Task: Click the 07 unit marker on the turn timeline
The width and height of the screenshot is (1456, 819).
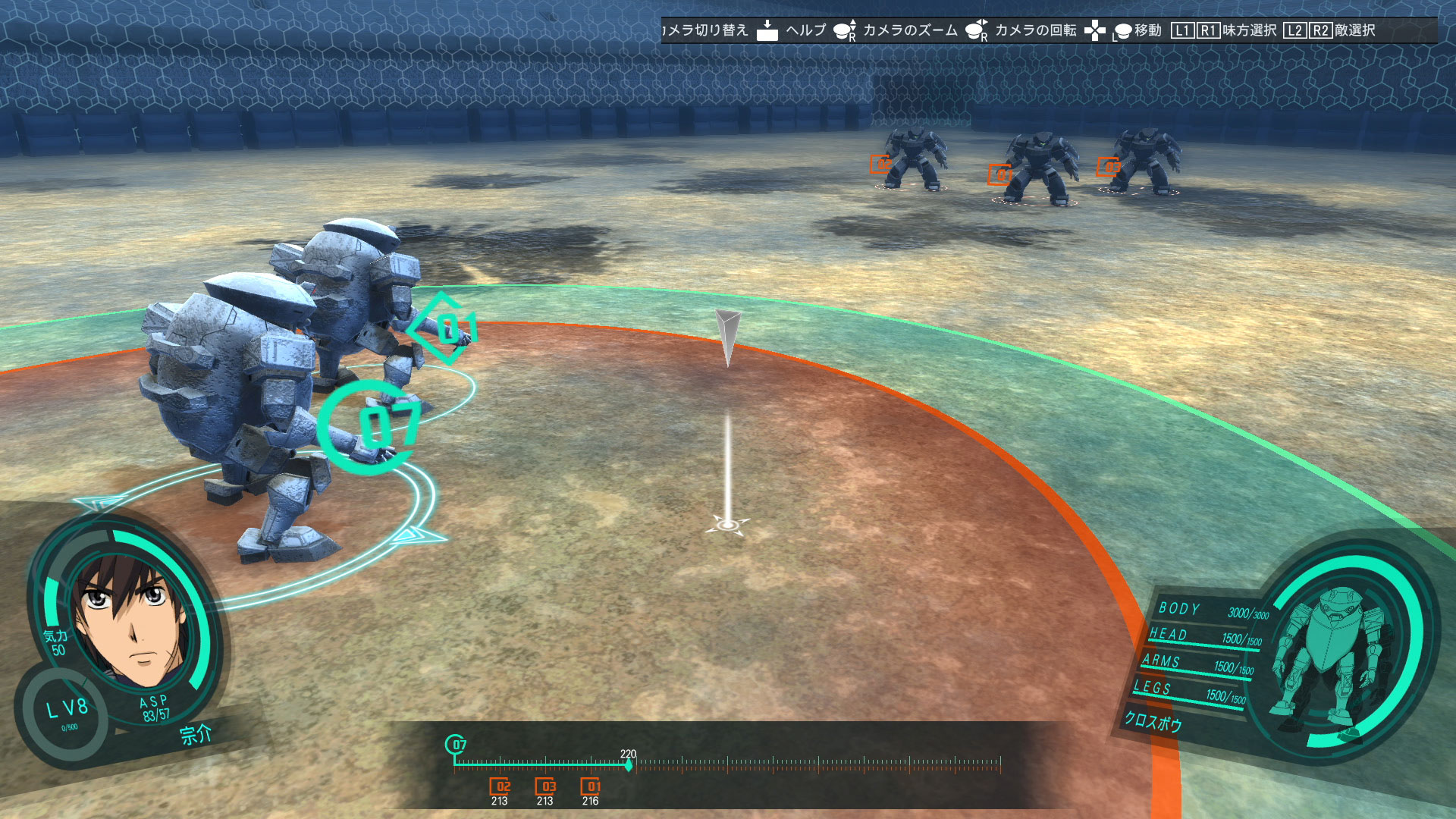Action: [456, 745]
